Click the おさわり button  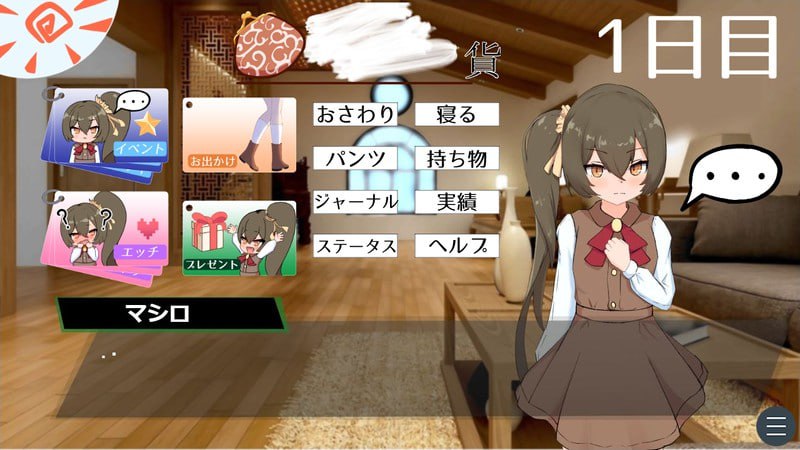point(355,115)
